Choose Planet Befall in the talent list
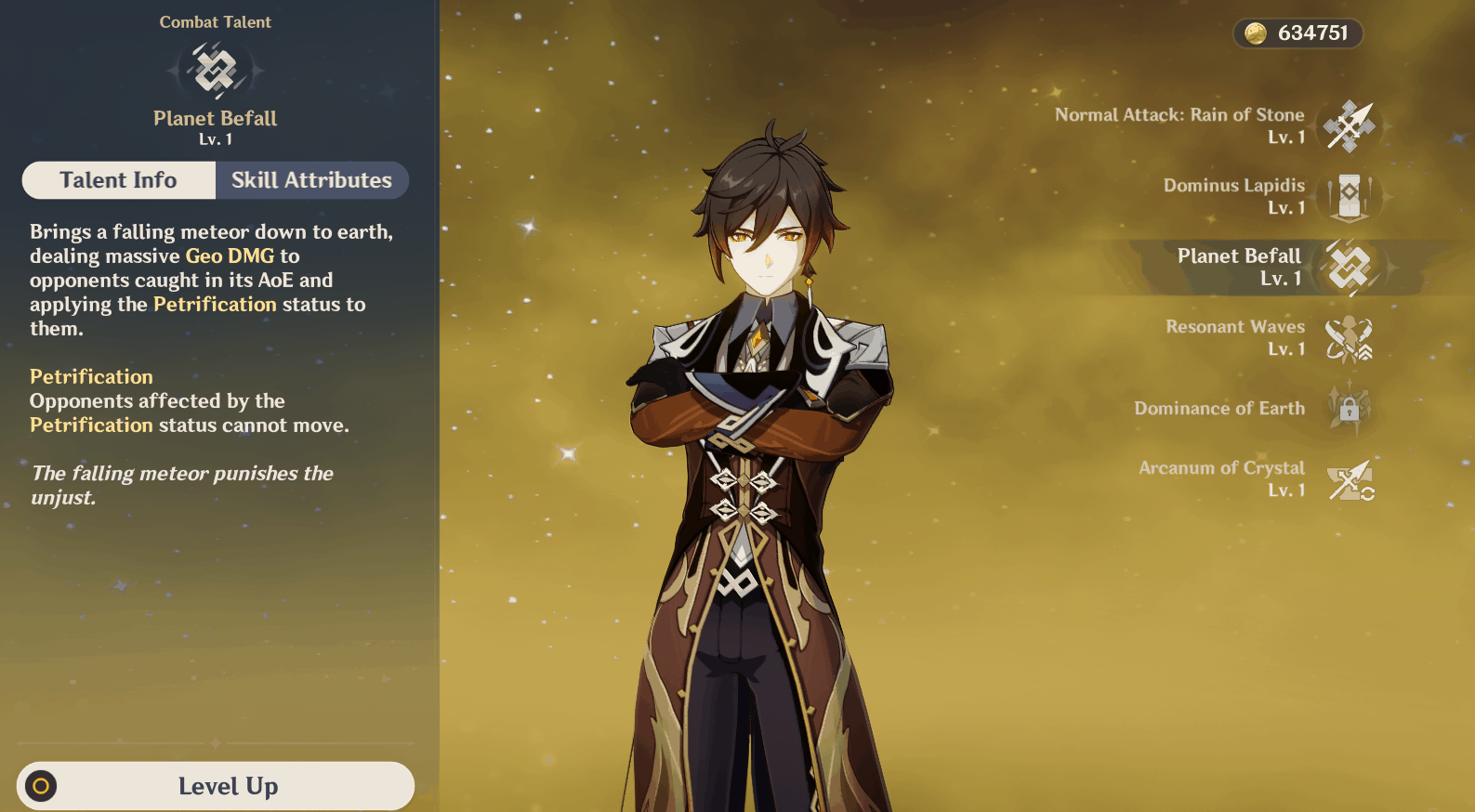Viewport: 1475px width, 812px height. pos(1349,268)
